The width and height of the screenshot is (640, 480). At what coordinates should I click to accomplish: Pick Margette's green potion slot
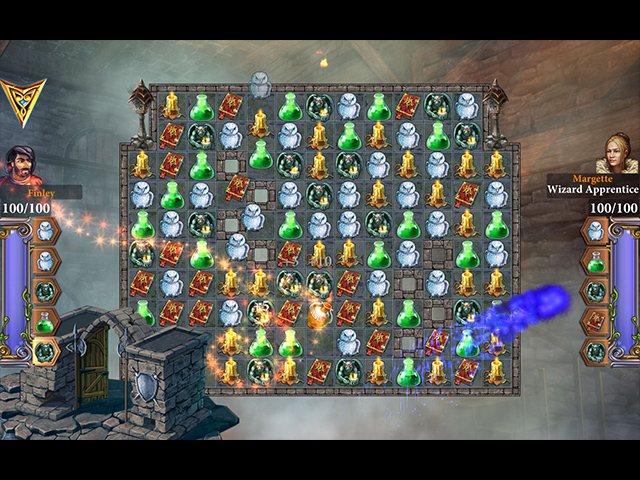click(595, 262)
